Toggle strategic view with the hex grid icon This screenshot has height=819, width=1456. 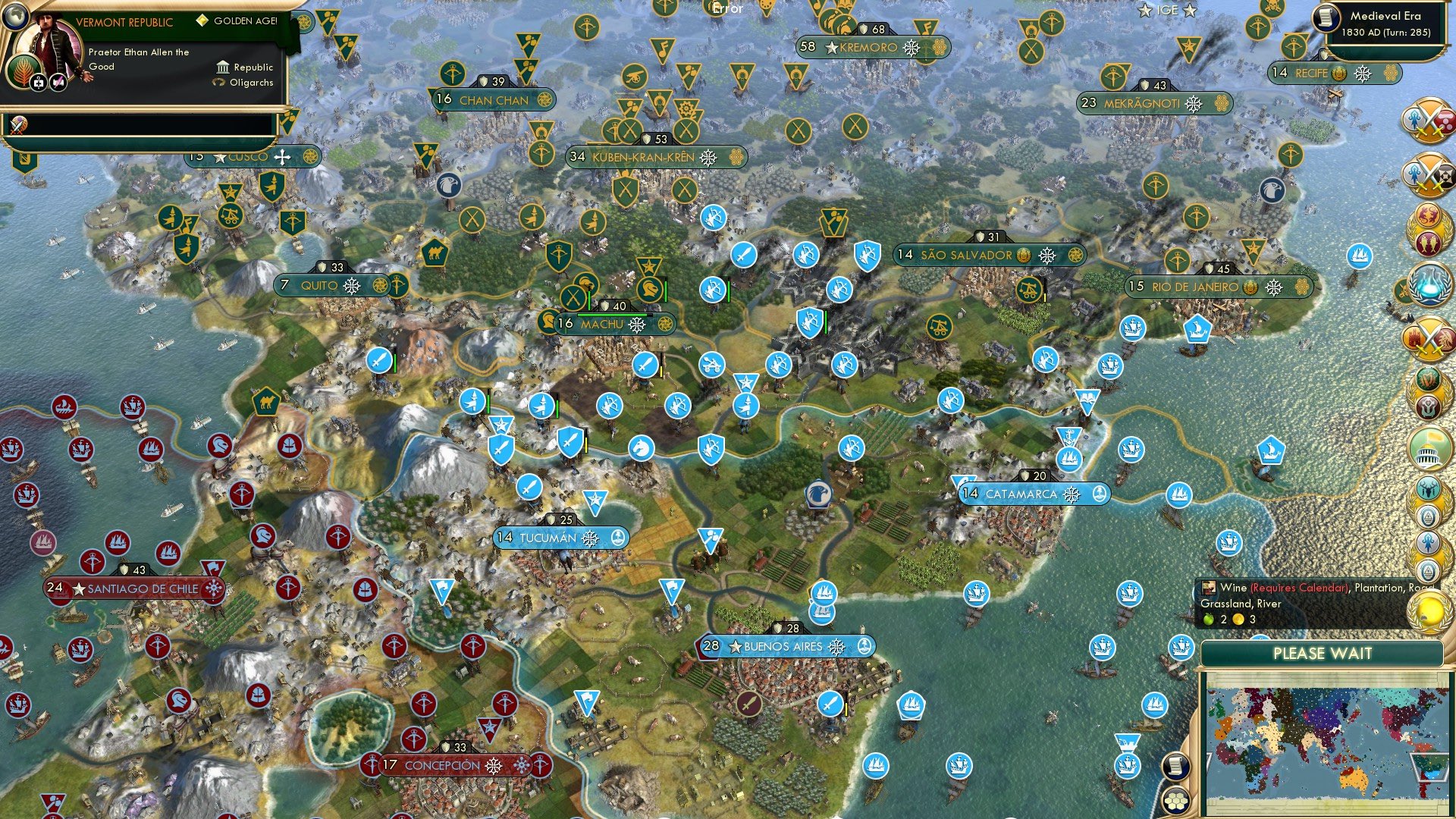pos(1175,801)
